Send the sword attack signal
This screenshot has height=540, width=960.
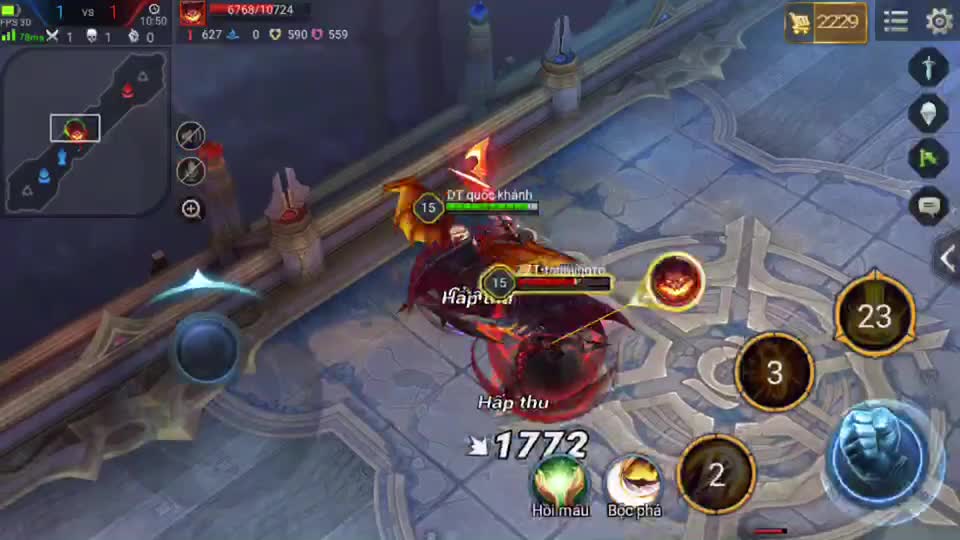(x=928, y=68)
